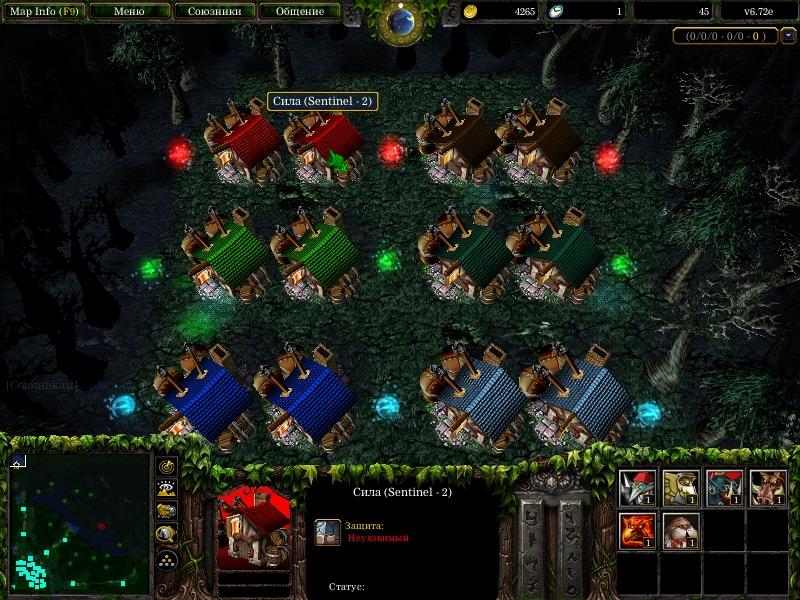The height and width of the screenshot is (600, 800).
Task: Open the Союзники allies panel
Action: [214, 11]
